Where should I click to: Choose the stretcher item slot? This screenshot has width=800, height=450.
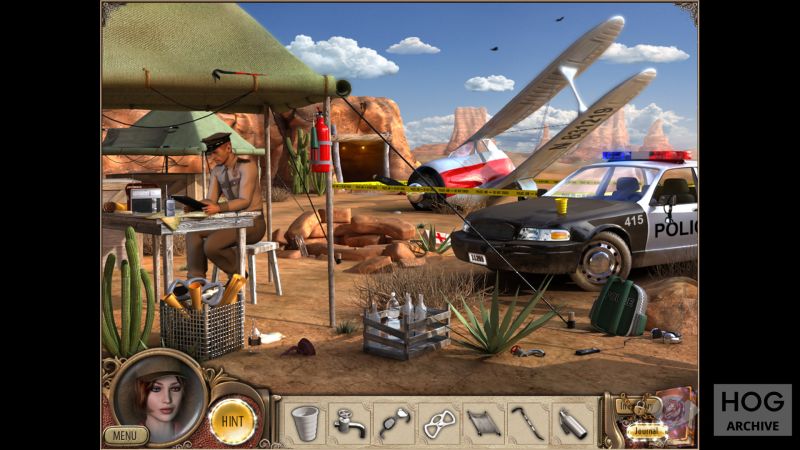[x=485, y=421]
